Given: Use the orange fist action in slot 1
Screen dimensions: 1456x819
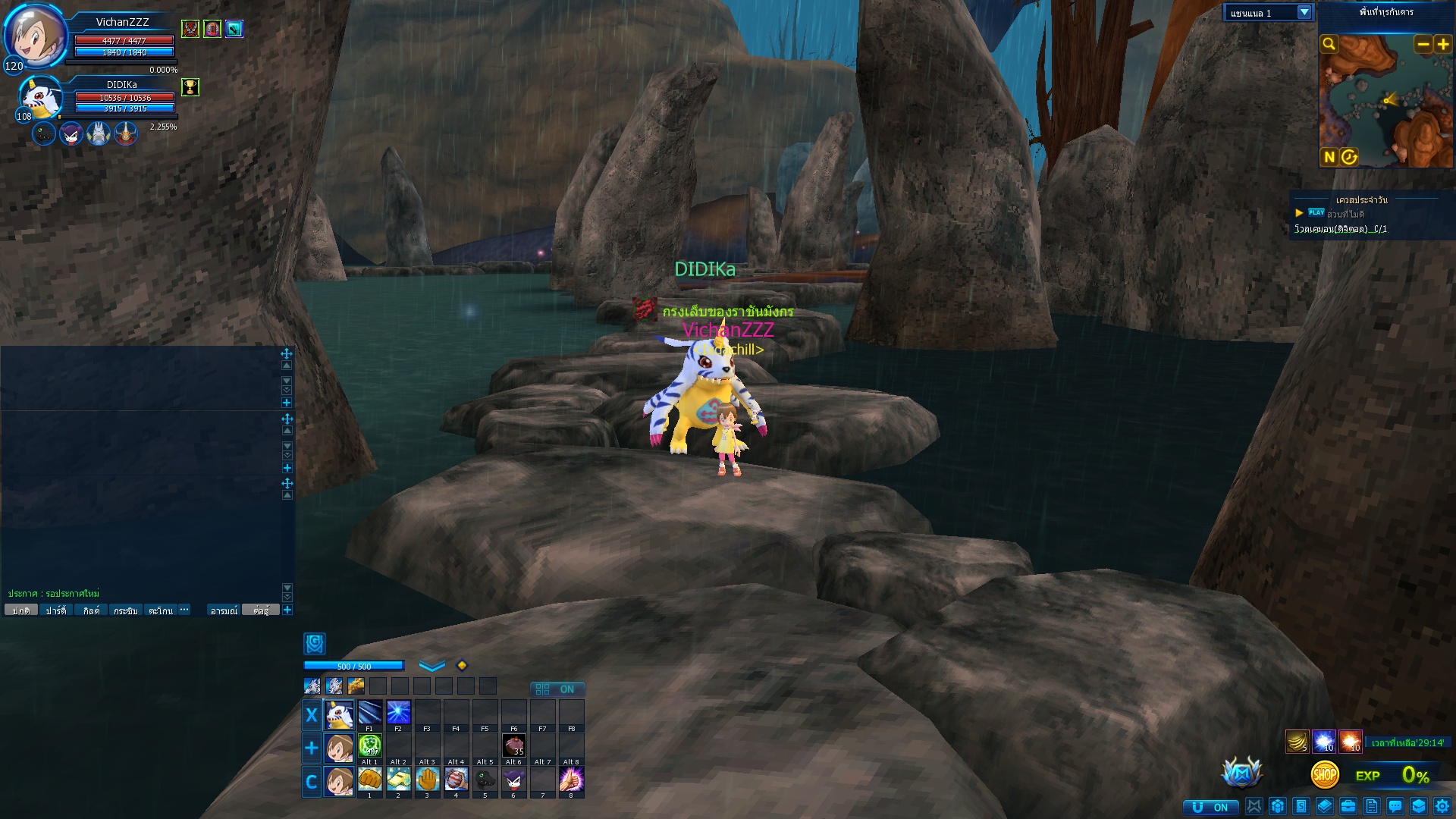Looking at the screenshot, I should click(x=369, y=779).
